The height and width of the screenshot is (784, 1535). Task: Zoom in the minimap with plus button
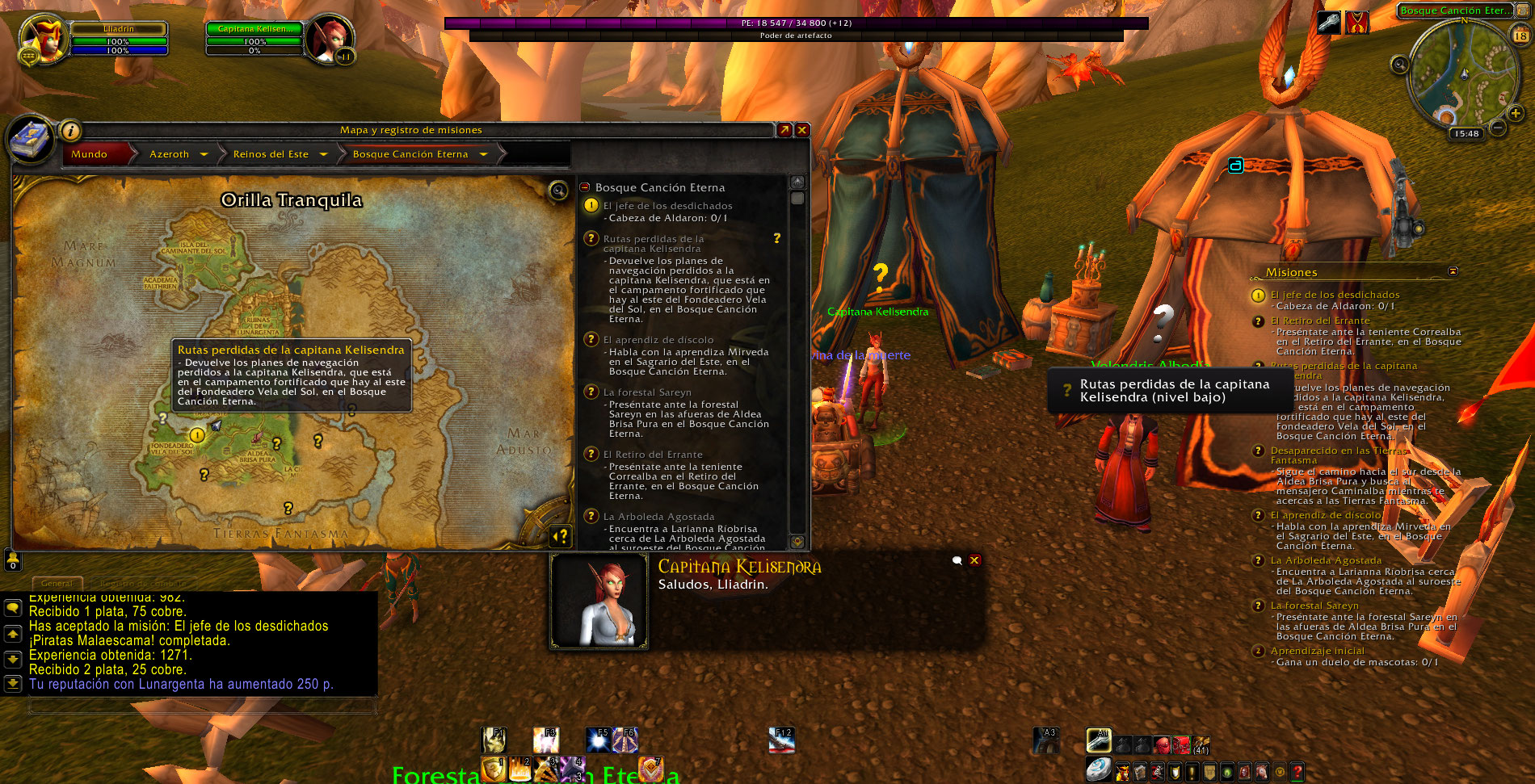point(1515,114)
